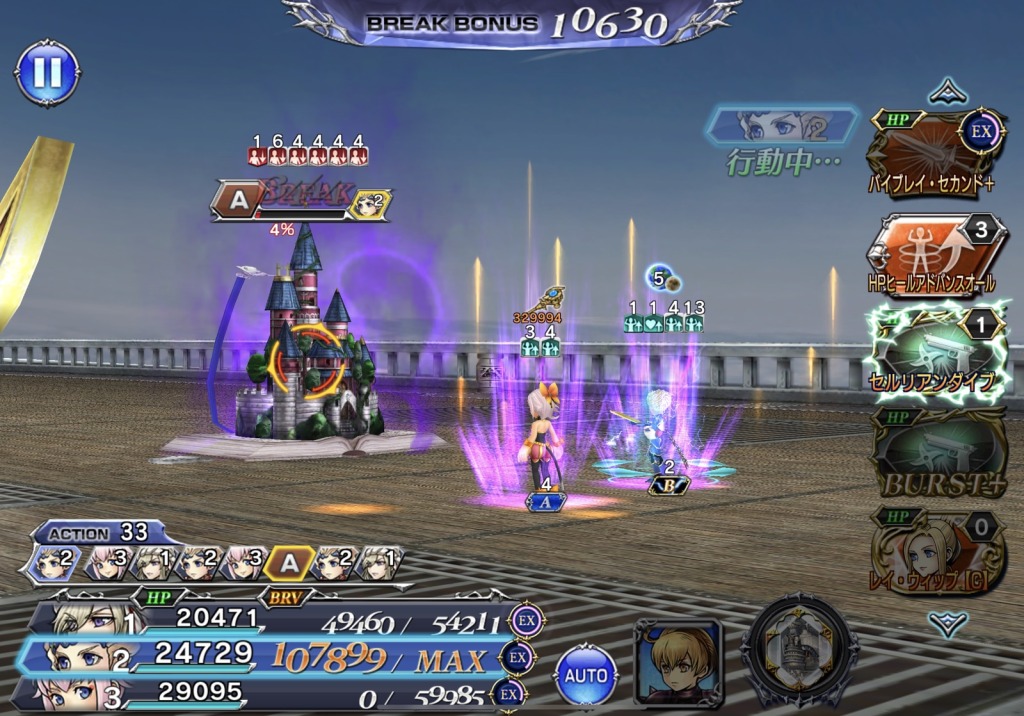Viewport: 1024px width, 716px height.
Task: Use the バイブレイ・セカンド+ EX ability
Action: (935, 150)
